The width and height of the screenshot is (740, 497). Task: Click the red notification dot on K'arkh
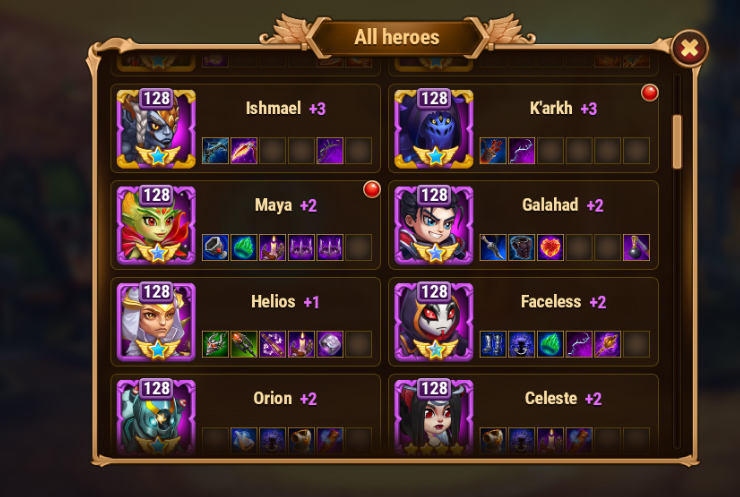650,93
